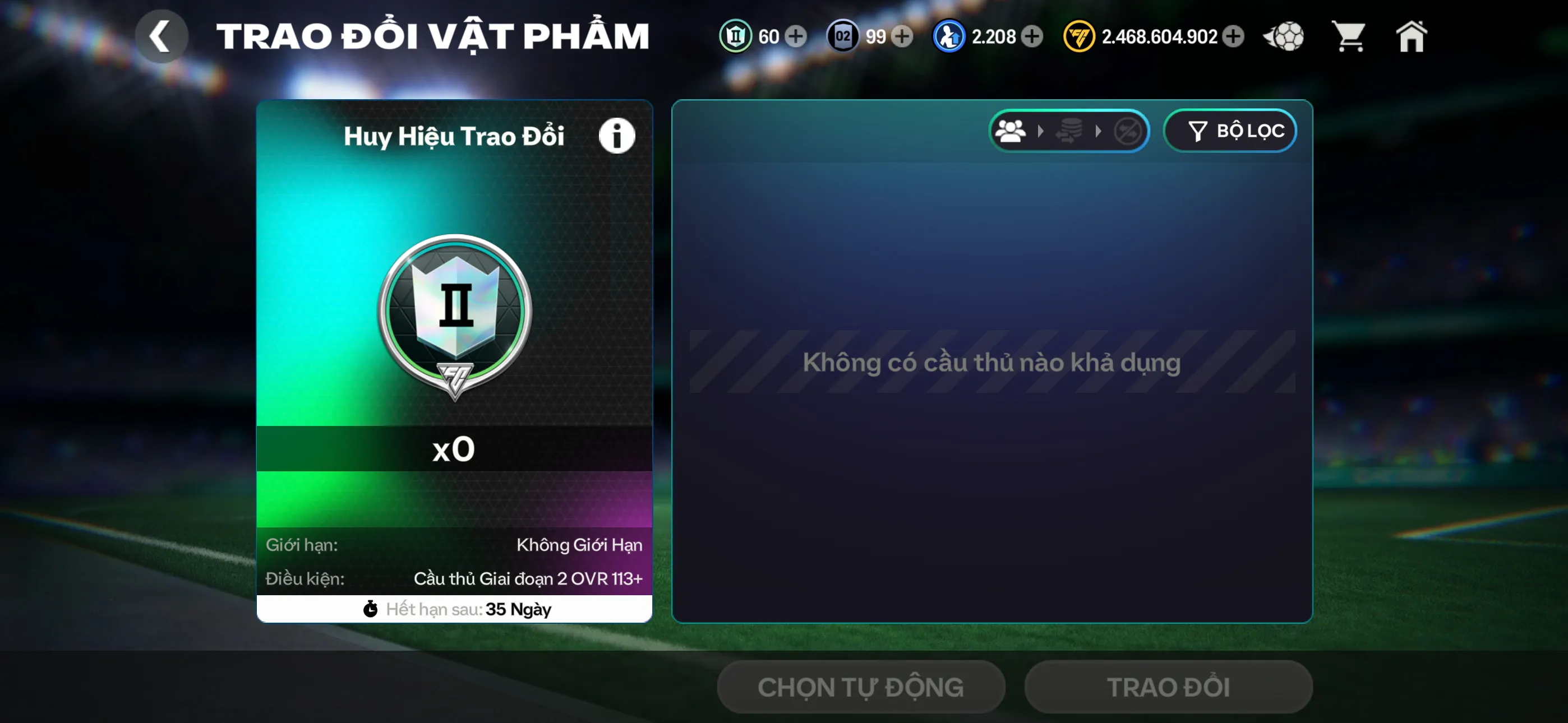Expand the first filter chevron arrow
This screenshot has height=723, width=1568.
(1041, 131)
